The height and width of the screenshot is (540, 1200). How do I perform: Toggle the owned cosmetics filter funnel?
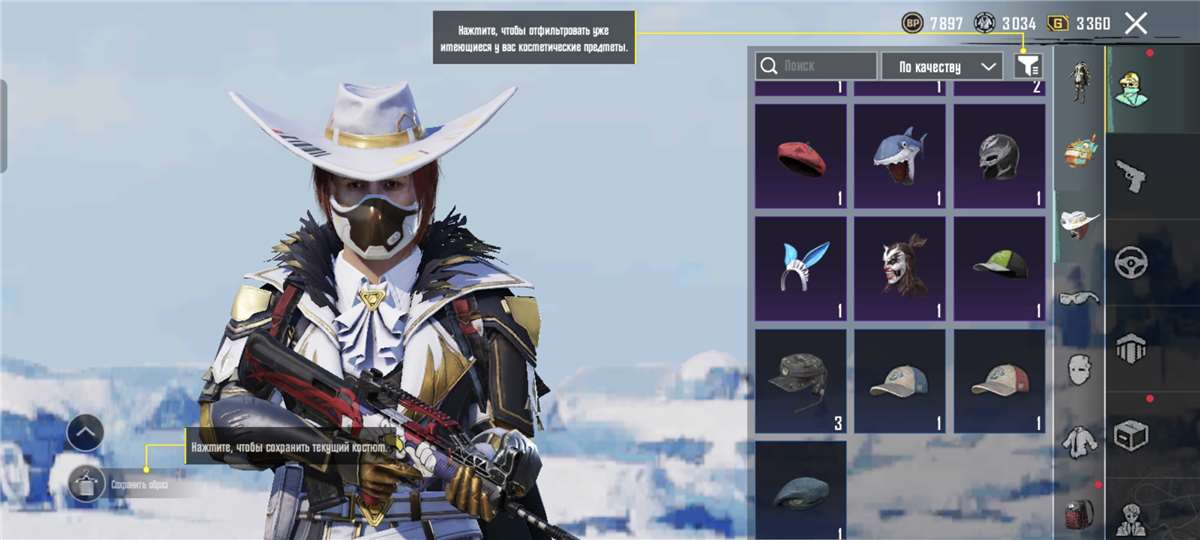pos(1028,66)
